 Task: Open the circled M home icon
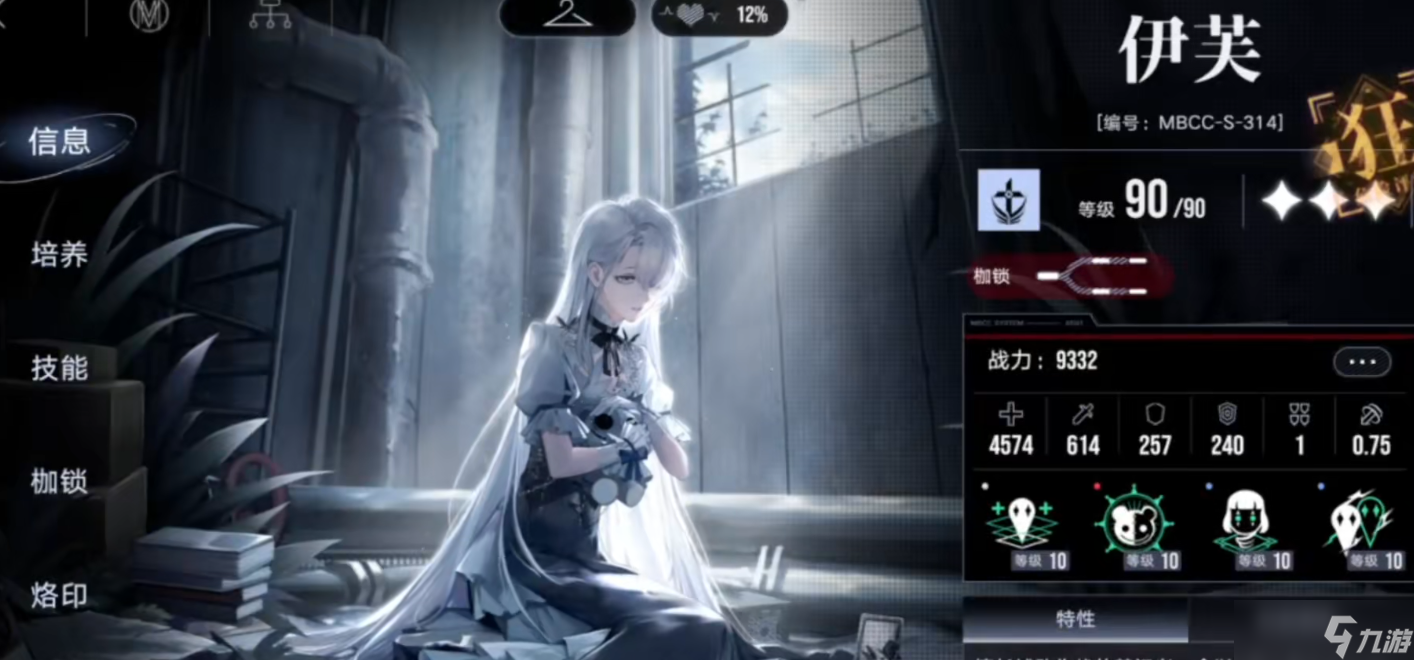(x=147, y=15)
